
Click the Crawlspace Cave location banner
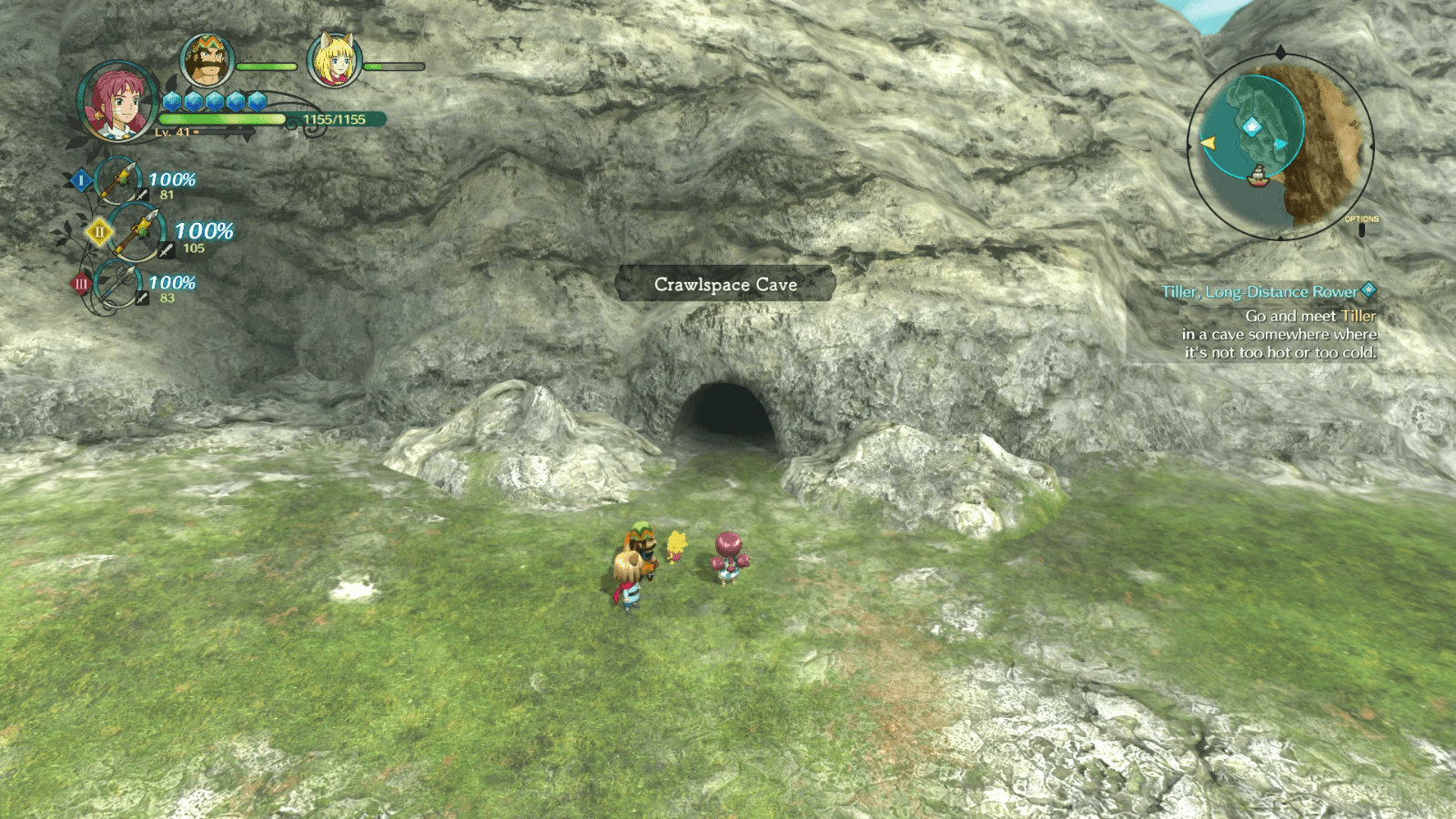point(725,284)
